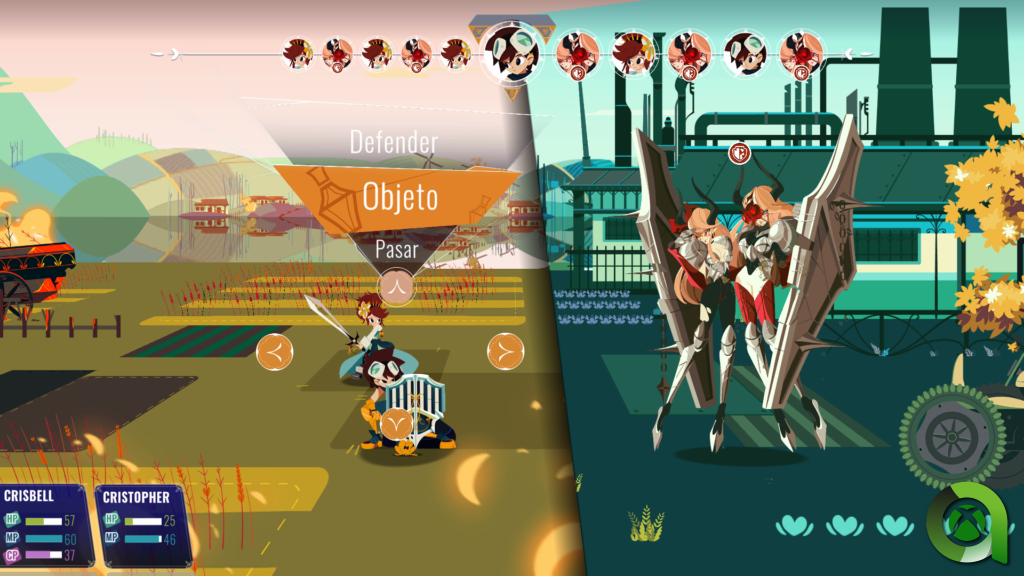Select the Pasar option
This screenshot has width=1024, height=576.
pyautogui.click(x=397, y=249)
